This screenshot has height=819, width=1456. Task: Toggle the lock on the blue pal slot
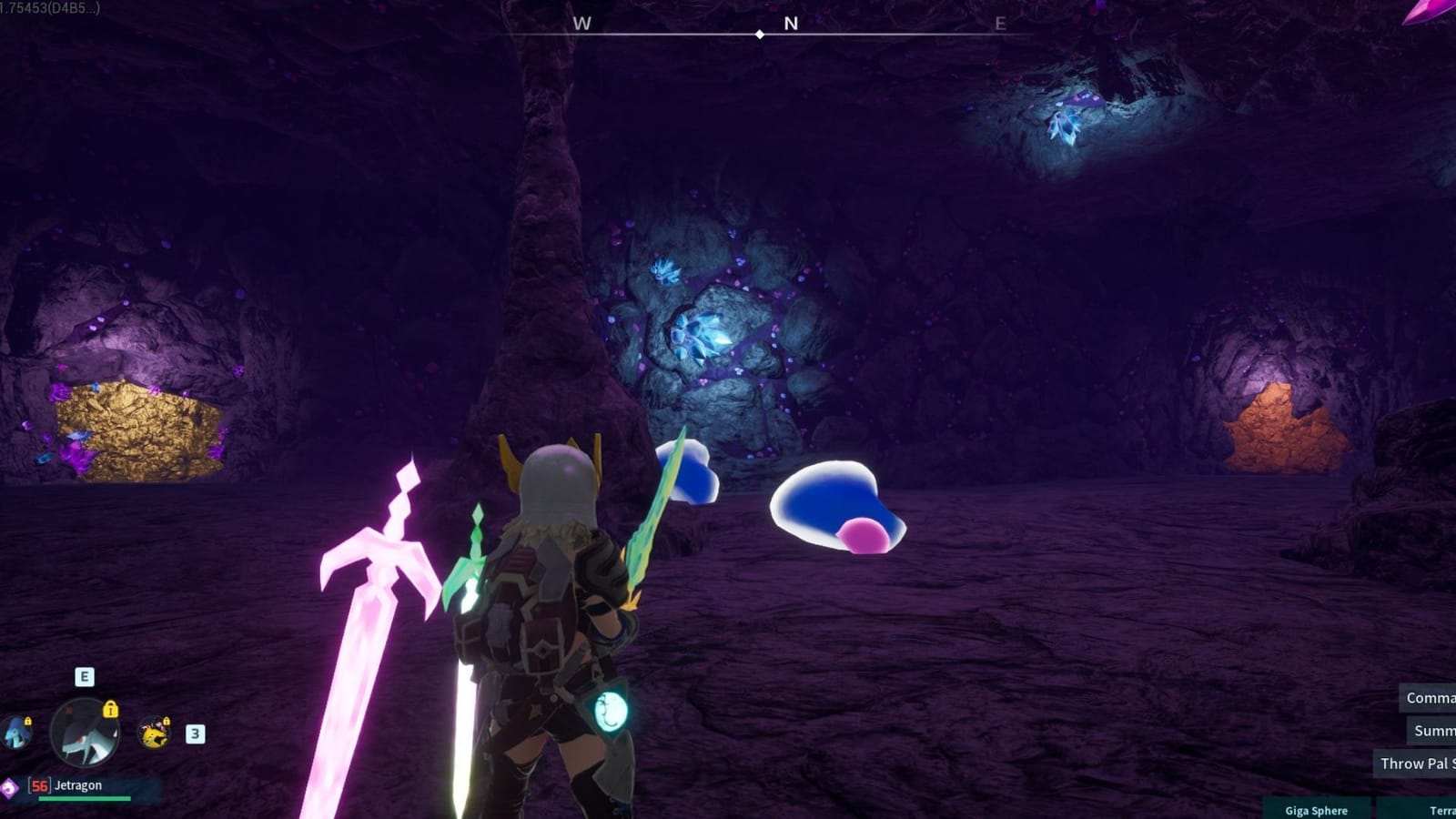[28, 721]
